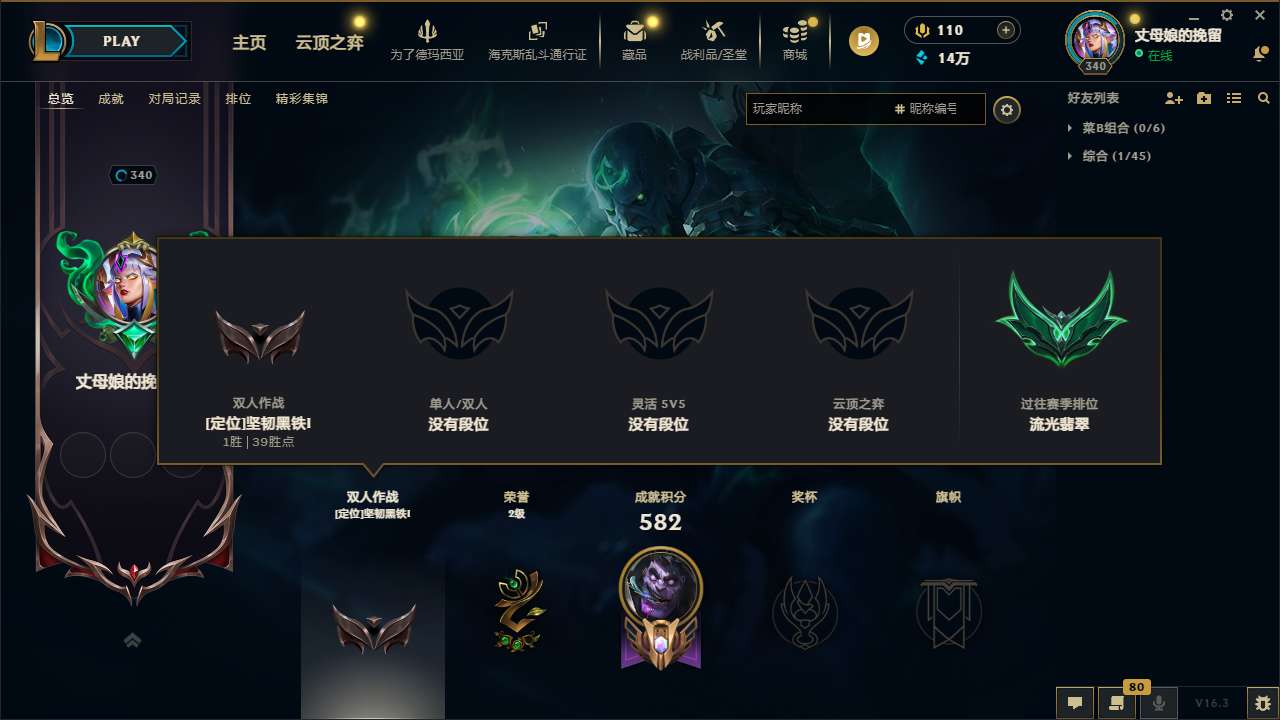Open the 海克斯乱斗通行证 pass icon

coord(540,31)
